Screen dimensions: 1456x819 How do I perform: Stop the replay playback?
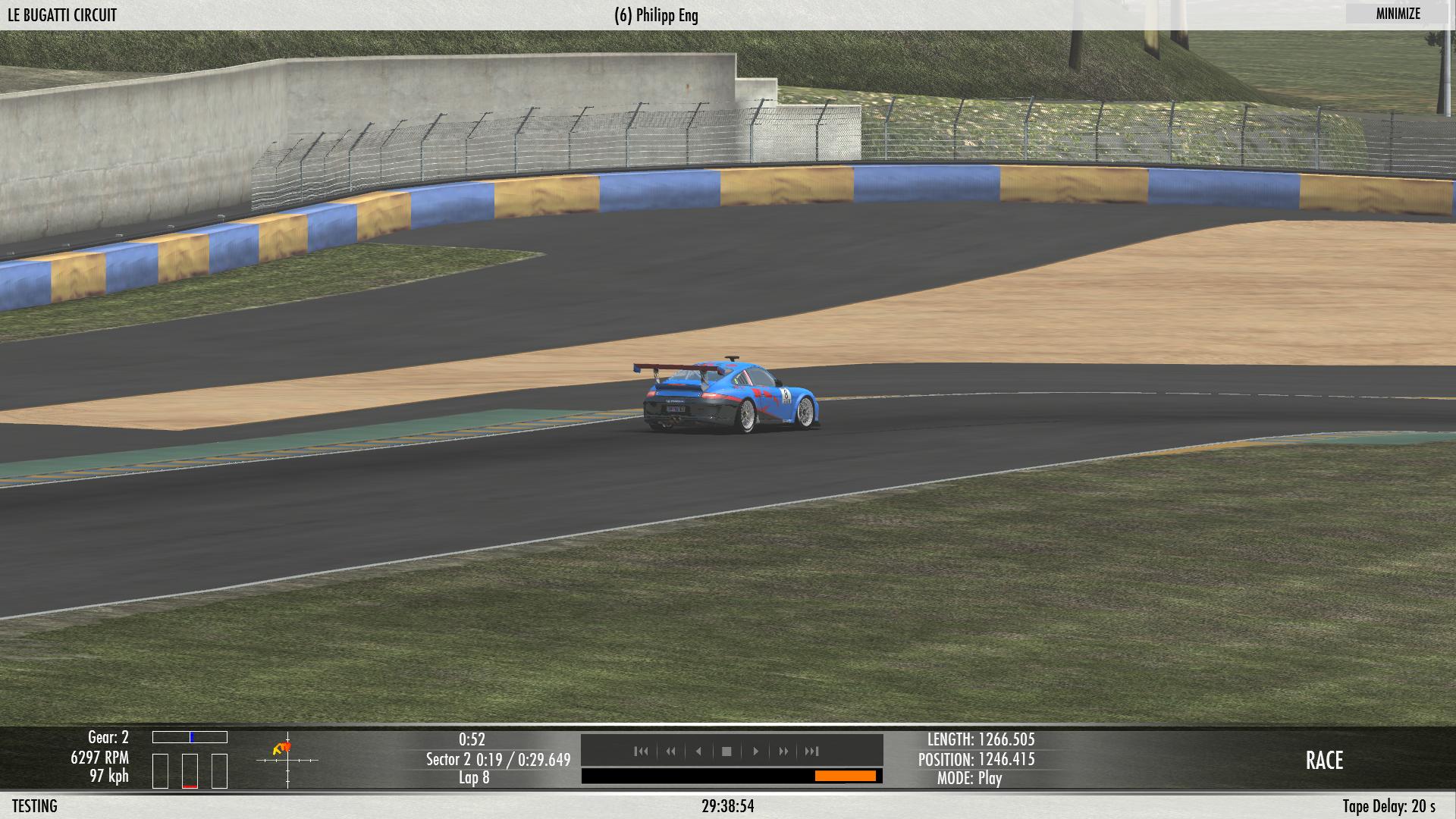(726, 752)
